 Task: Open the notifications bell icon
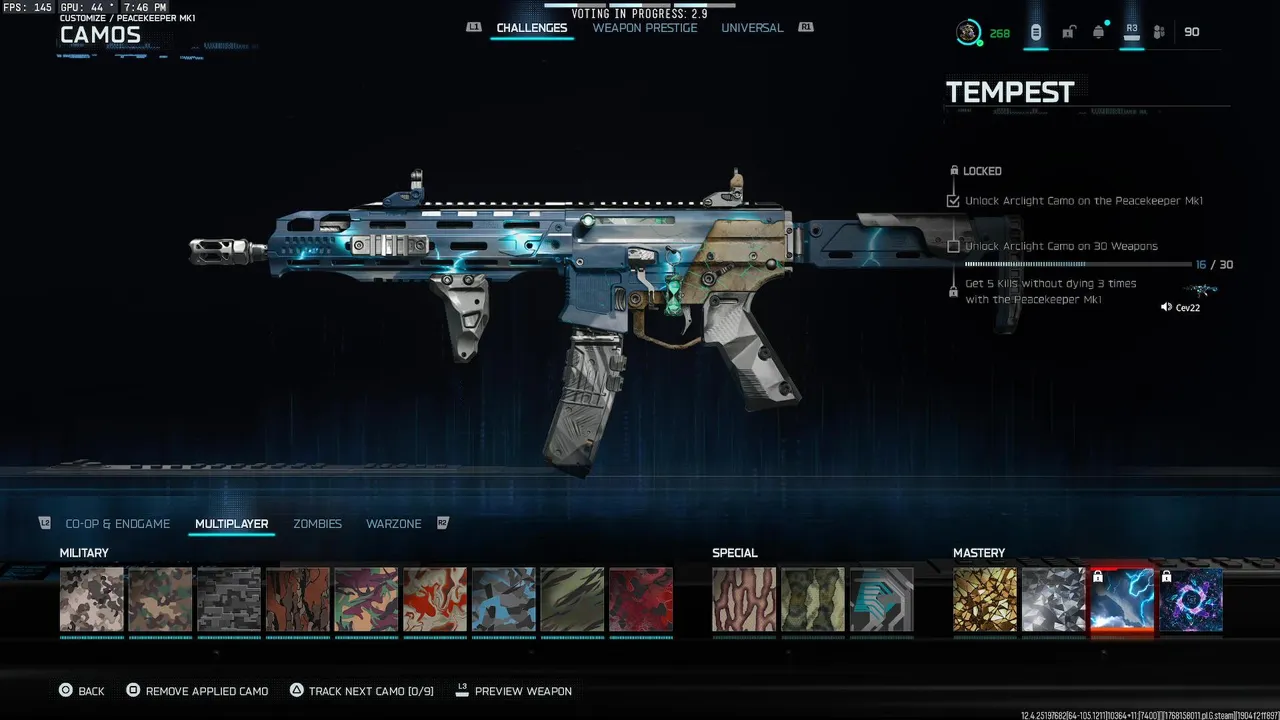pyautogui.click(x=1099, y=32)
